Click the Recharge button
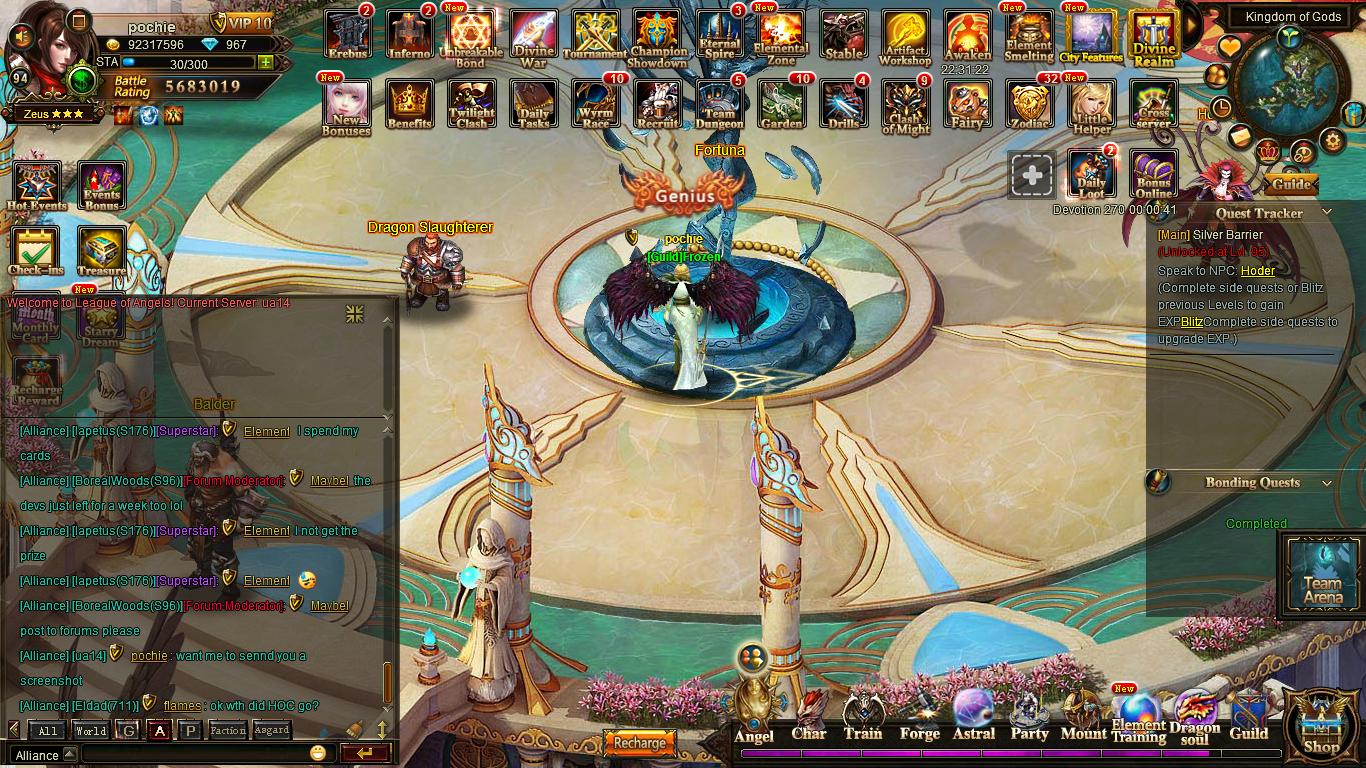Screen dimensions: 1366x768 pyautogui.click(x=639, y=743)
